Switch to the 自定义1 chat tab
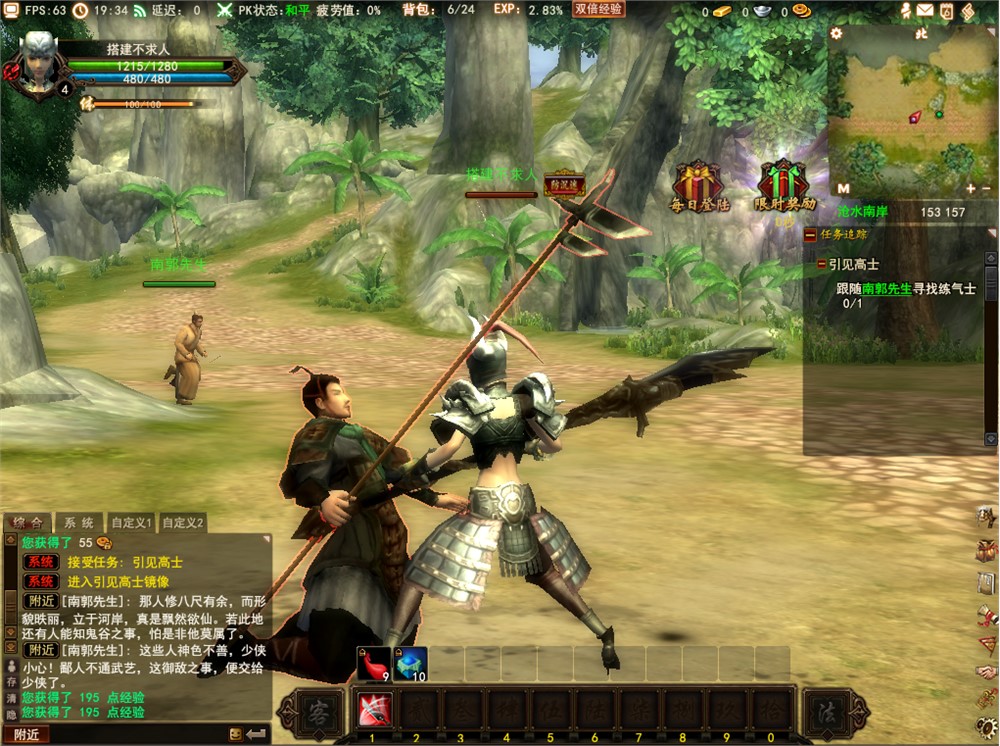 pyautogui.click(x=131, y=523)
